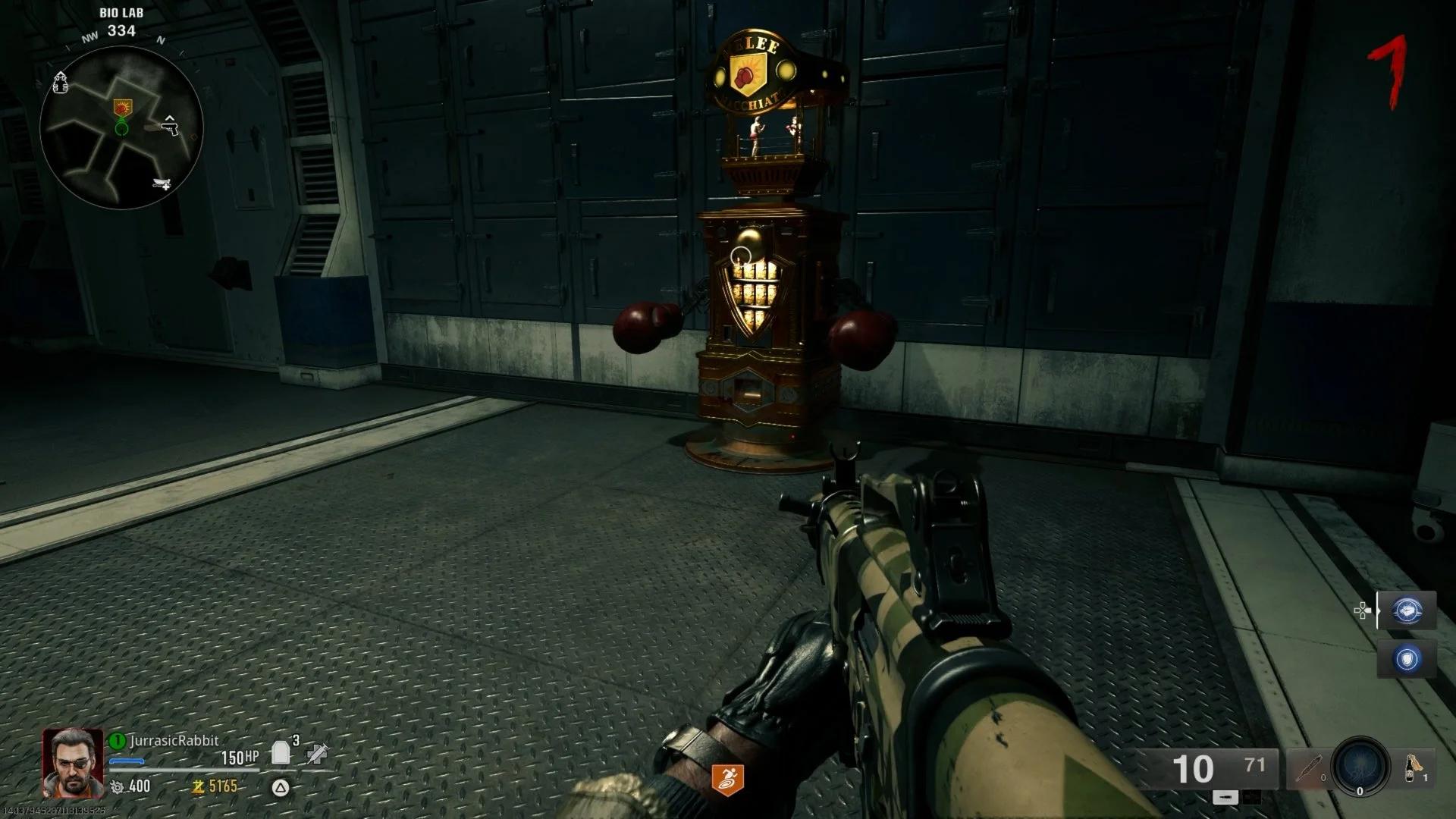Viewport: 1456px width, 819px height.
Task: Click the circular minimap
Action: point(121,127)
